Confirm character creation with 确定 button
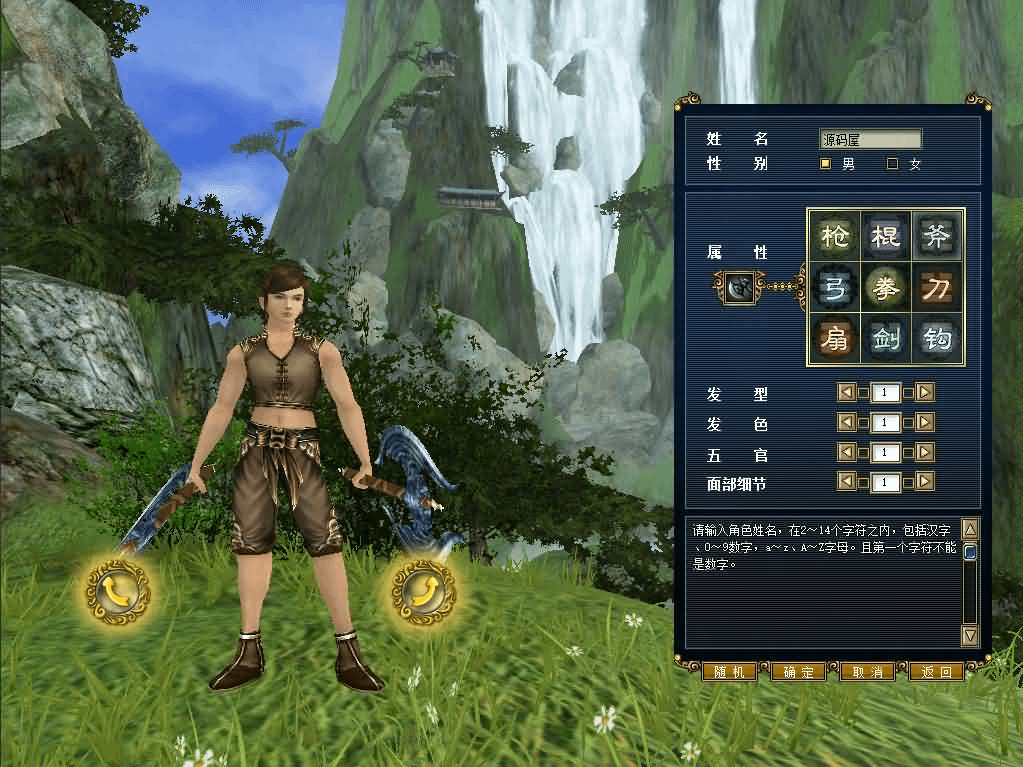Image resolution: width=1023 pixels, height=767 pixels. (x=798, y=672)
